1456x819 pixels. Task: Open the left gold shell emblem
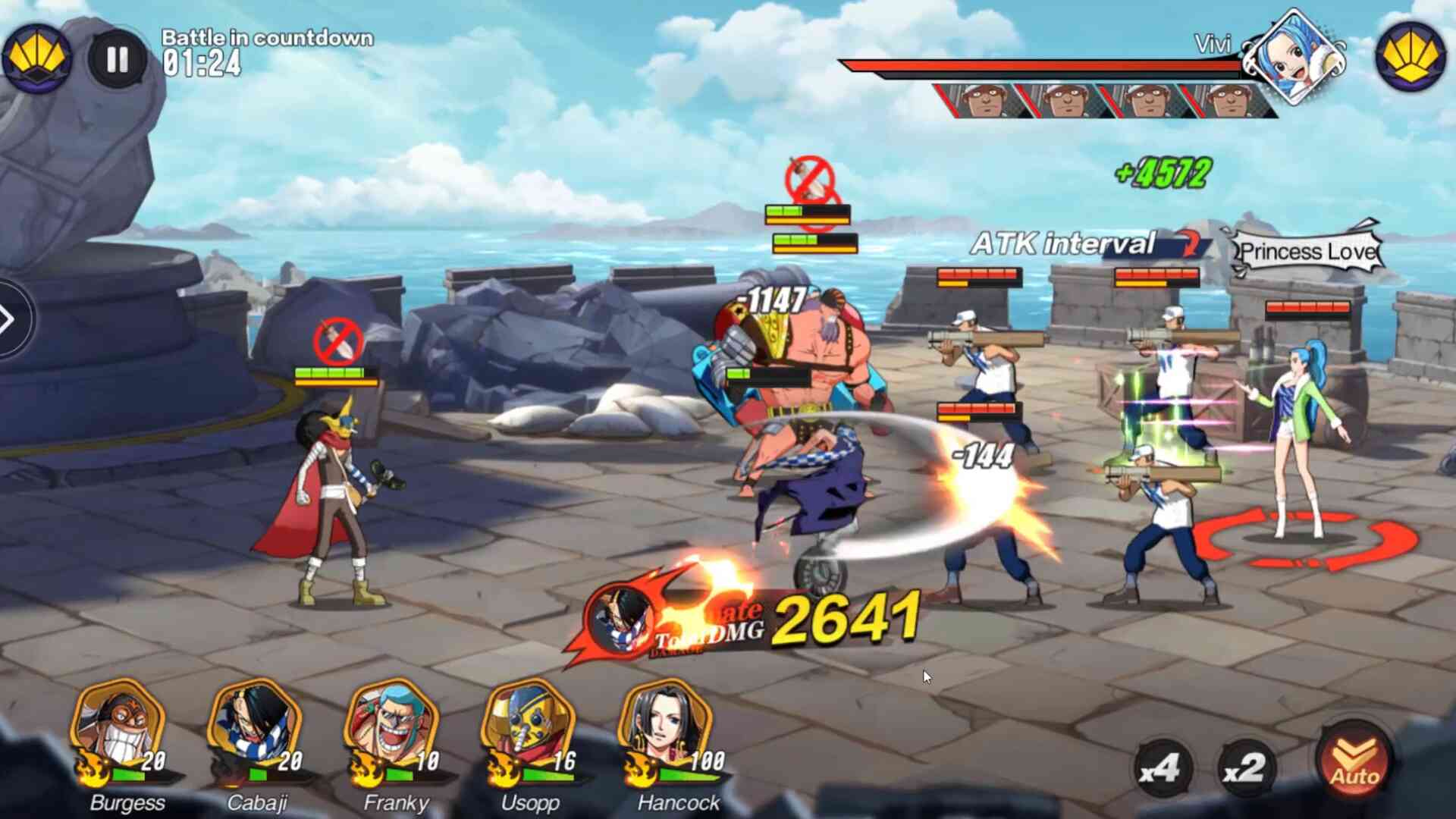coord(36,56)
